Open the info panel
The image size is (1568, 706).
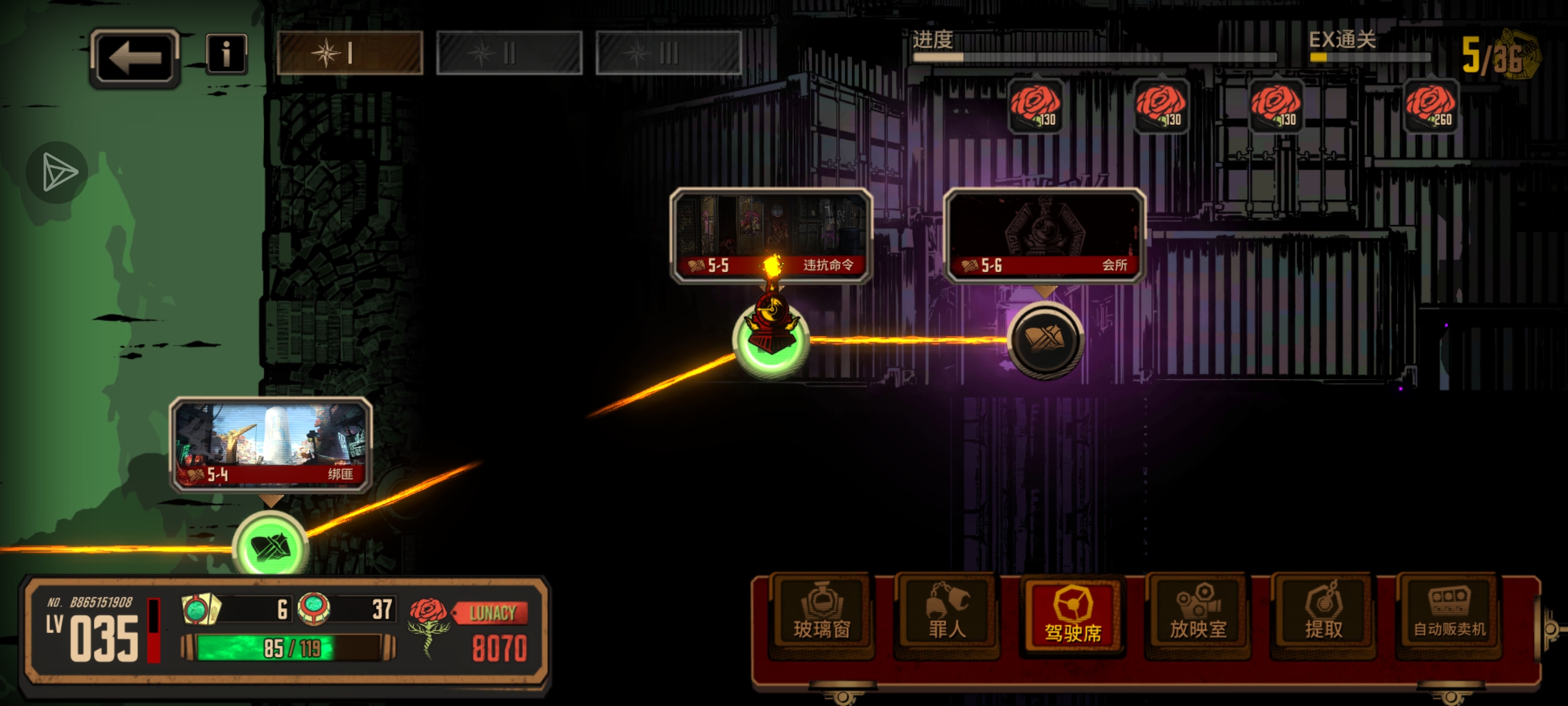pyautogui.click(x=226, y=54)
